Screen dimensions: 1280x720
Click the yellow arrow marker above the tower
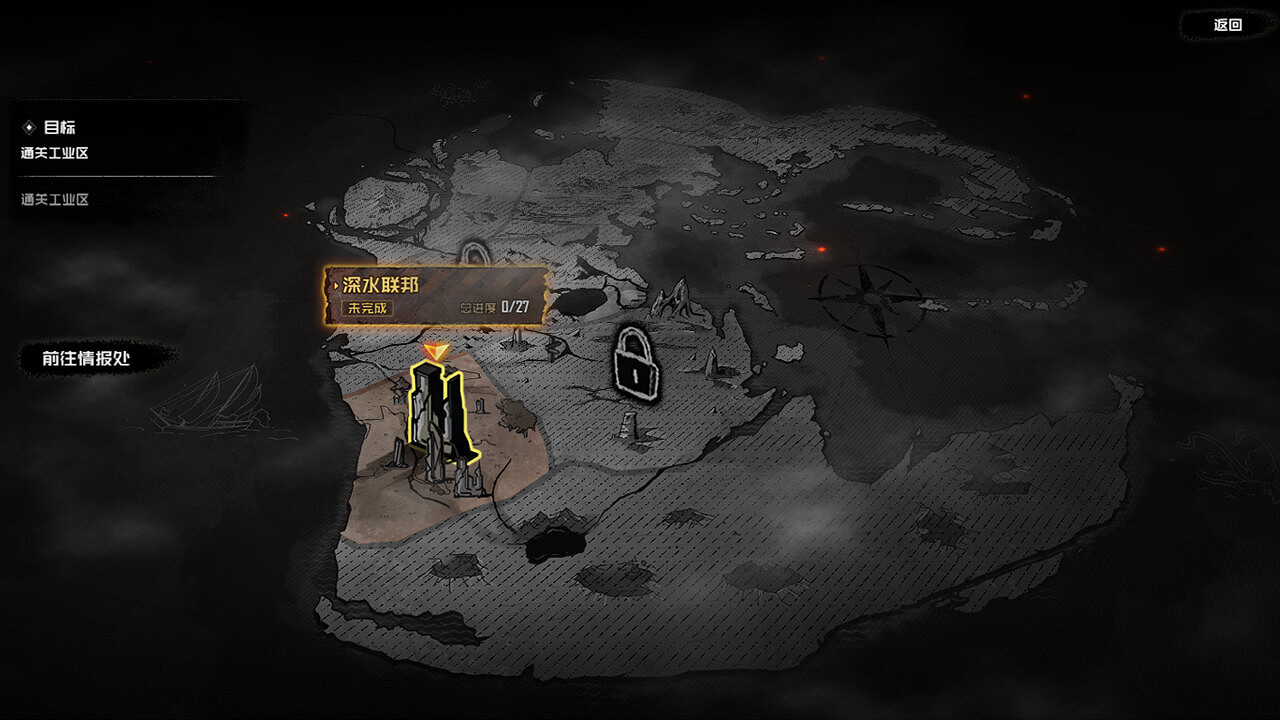tap(434, 352)
